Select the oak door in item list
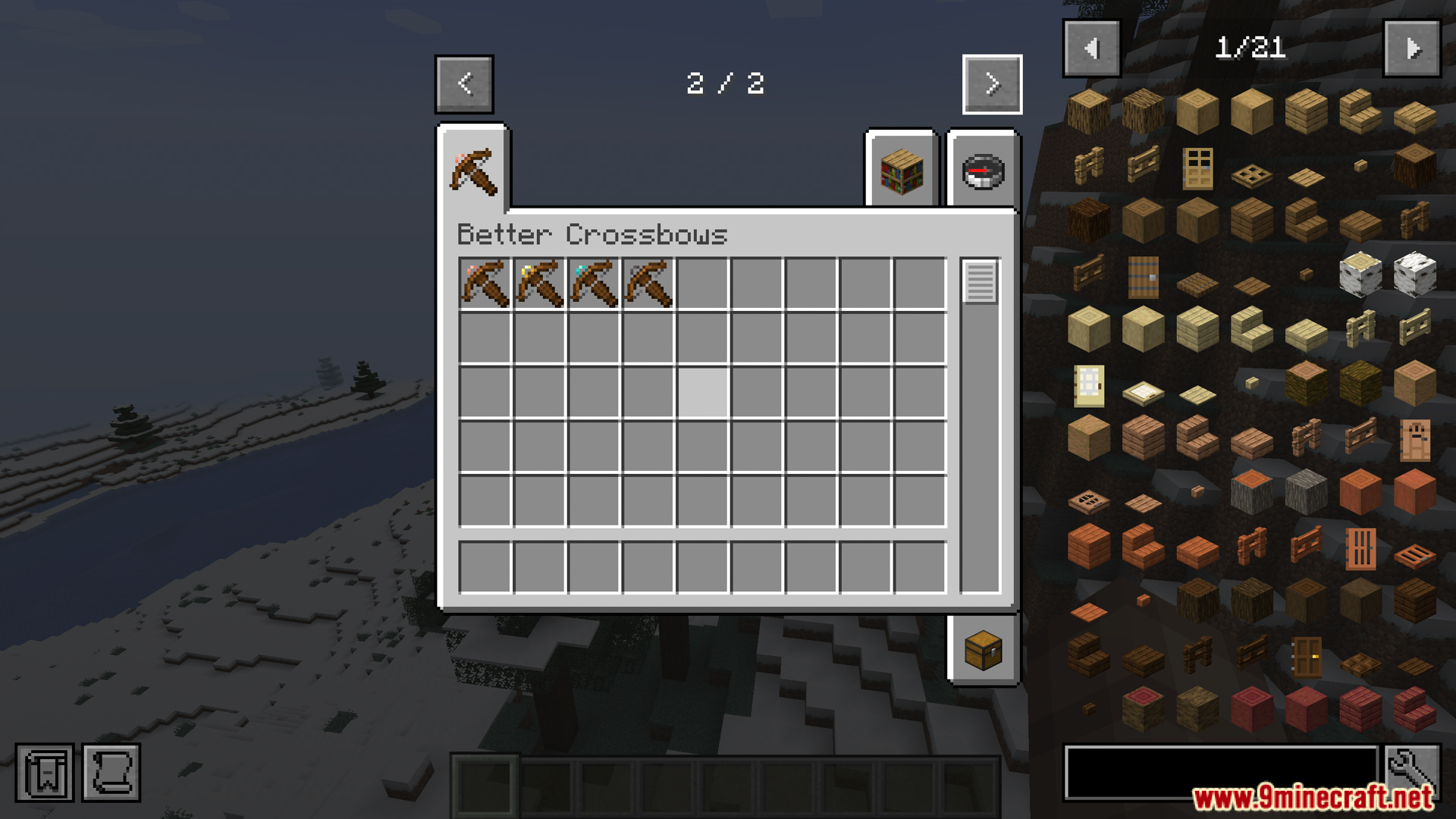 [x=1197, y=168]
